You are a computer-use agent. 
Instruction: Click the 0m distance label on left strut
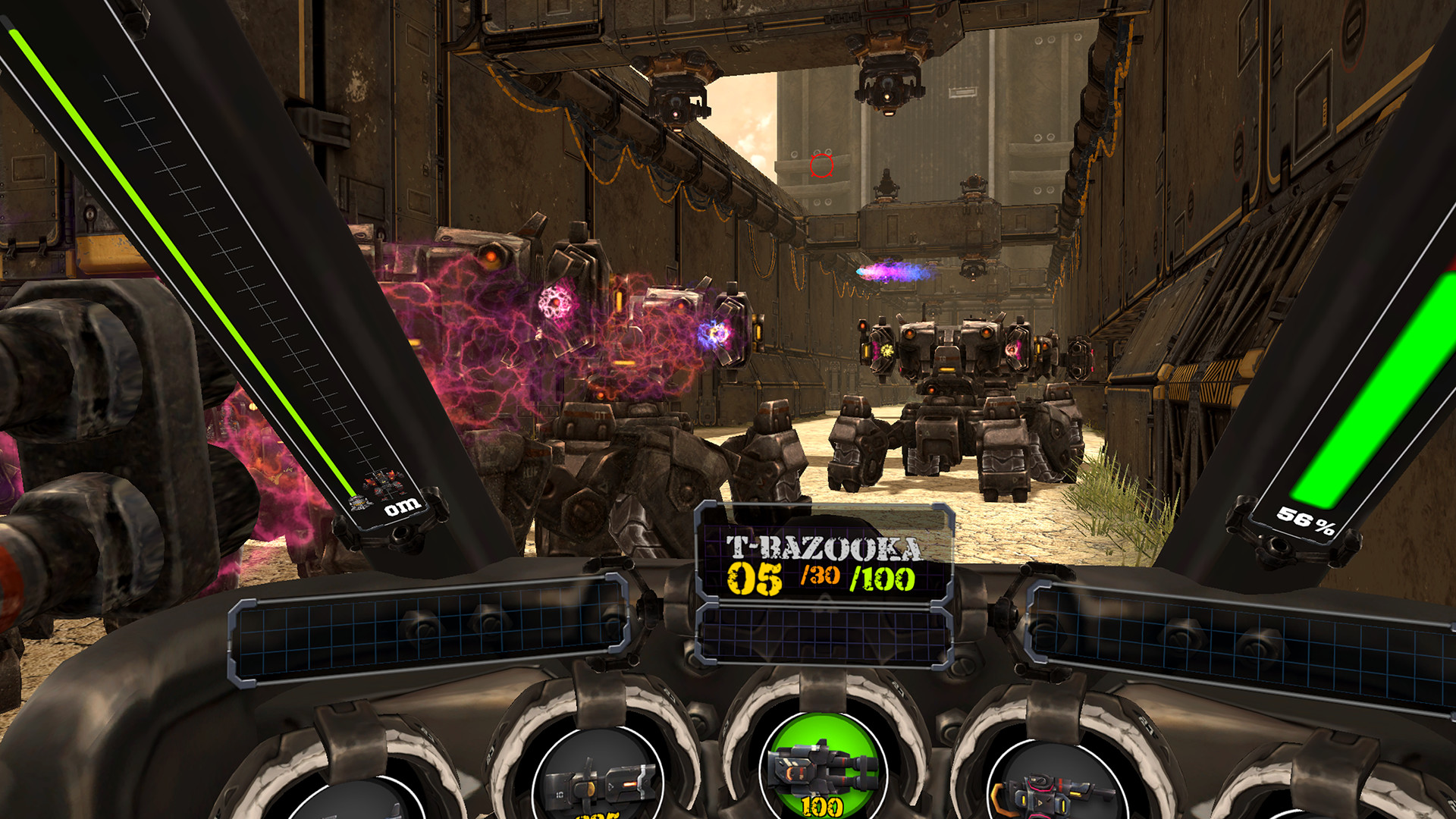(x=405, y=507)
